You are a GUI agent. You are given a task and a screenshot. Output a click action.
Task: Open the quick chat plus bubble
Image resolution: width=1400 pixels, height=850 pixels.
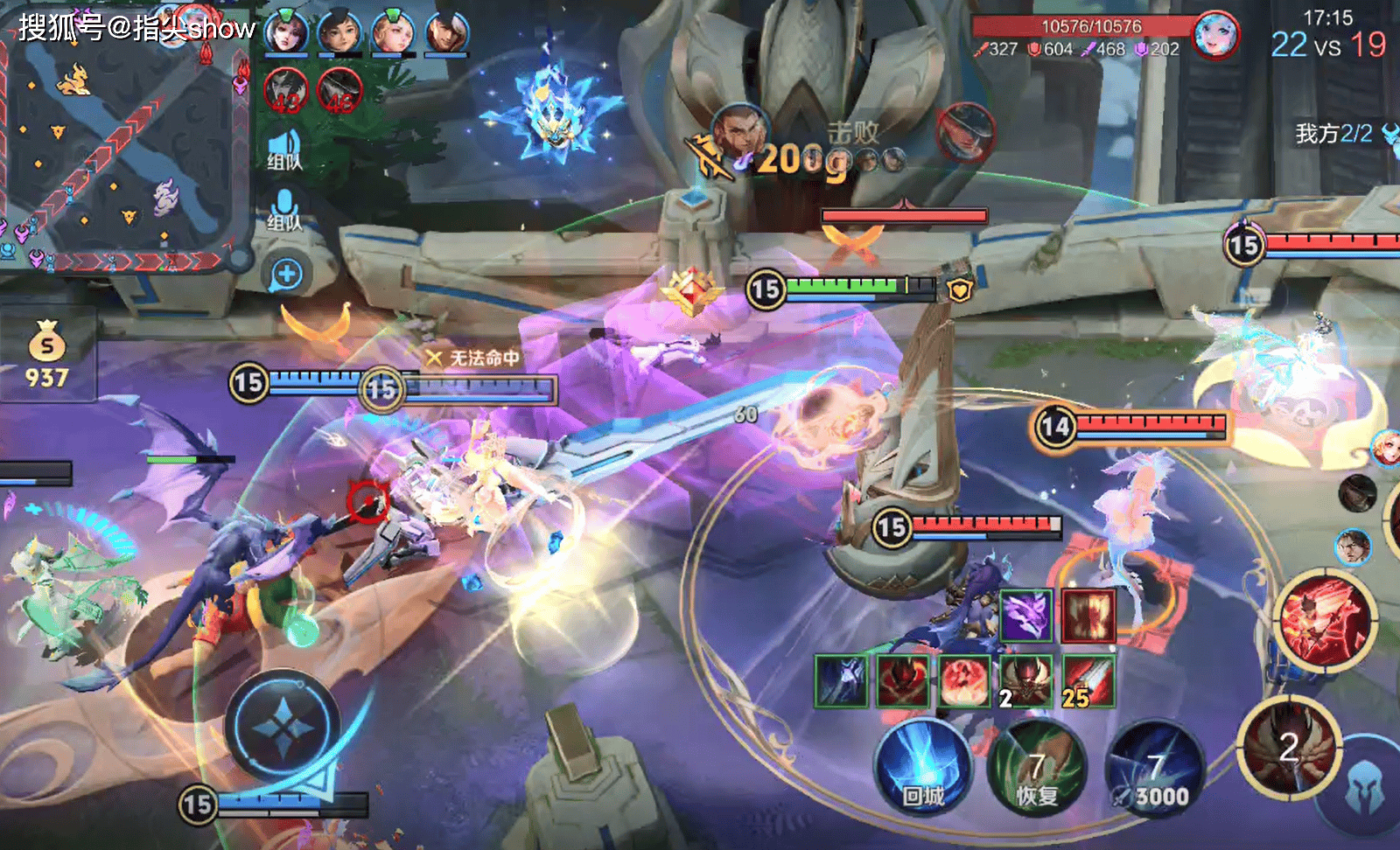point(286,275)
